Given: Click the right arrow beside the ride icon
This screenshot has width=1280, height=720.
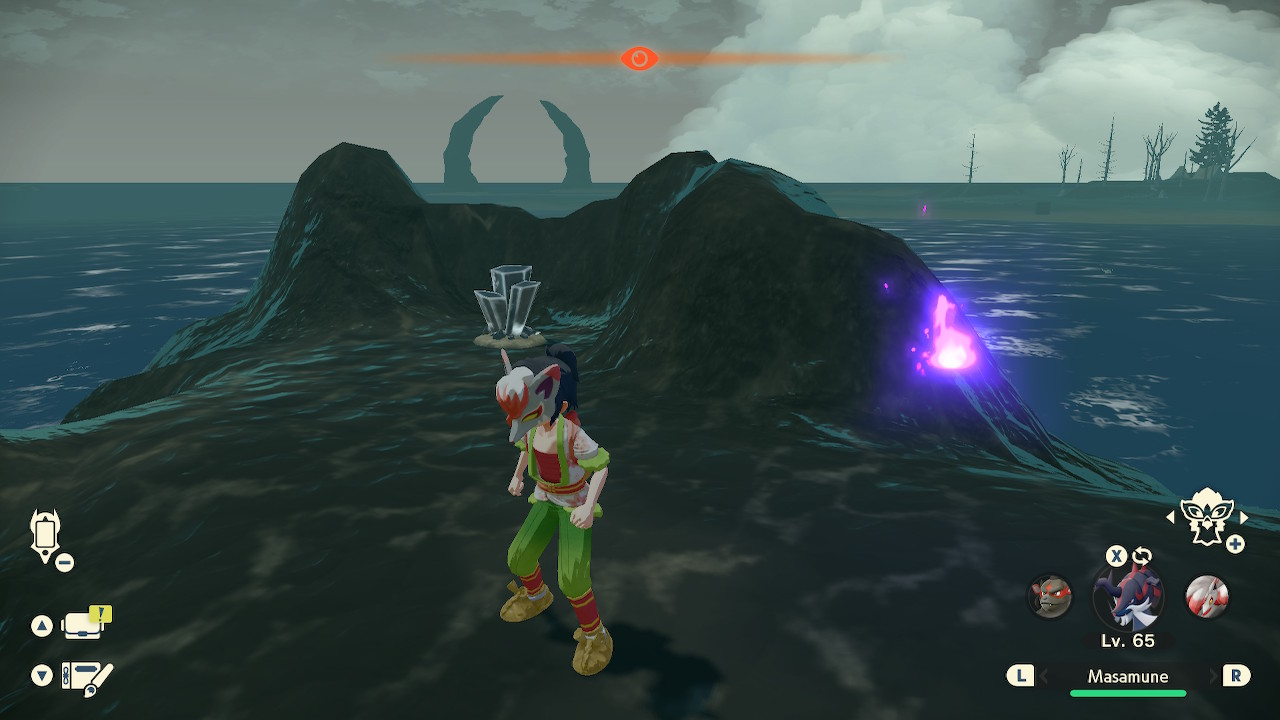Looking at the screenshot, I should pos(1244,517).
